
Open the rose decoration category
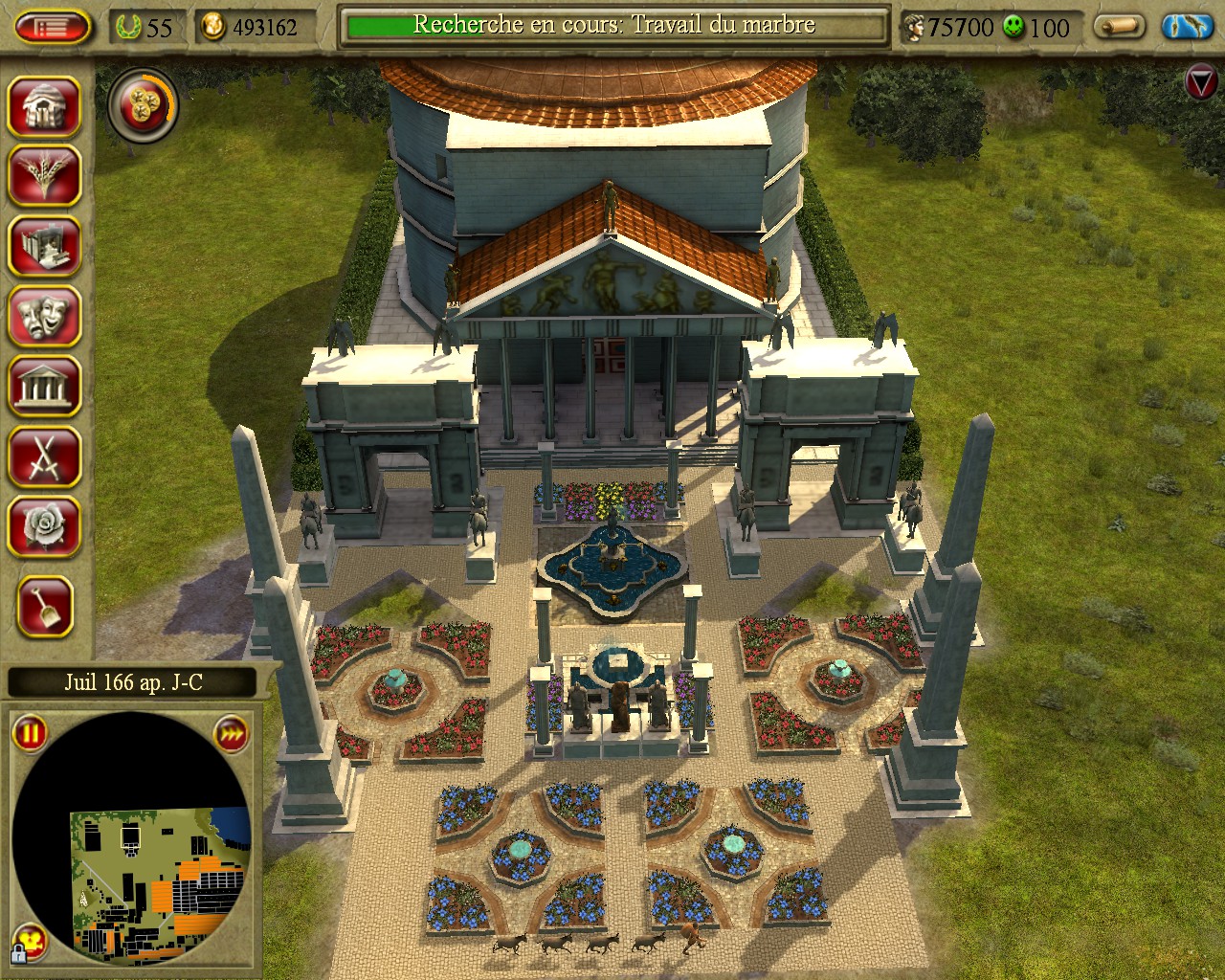click(x=44, y=526)
